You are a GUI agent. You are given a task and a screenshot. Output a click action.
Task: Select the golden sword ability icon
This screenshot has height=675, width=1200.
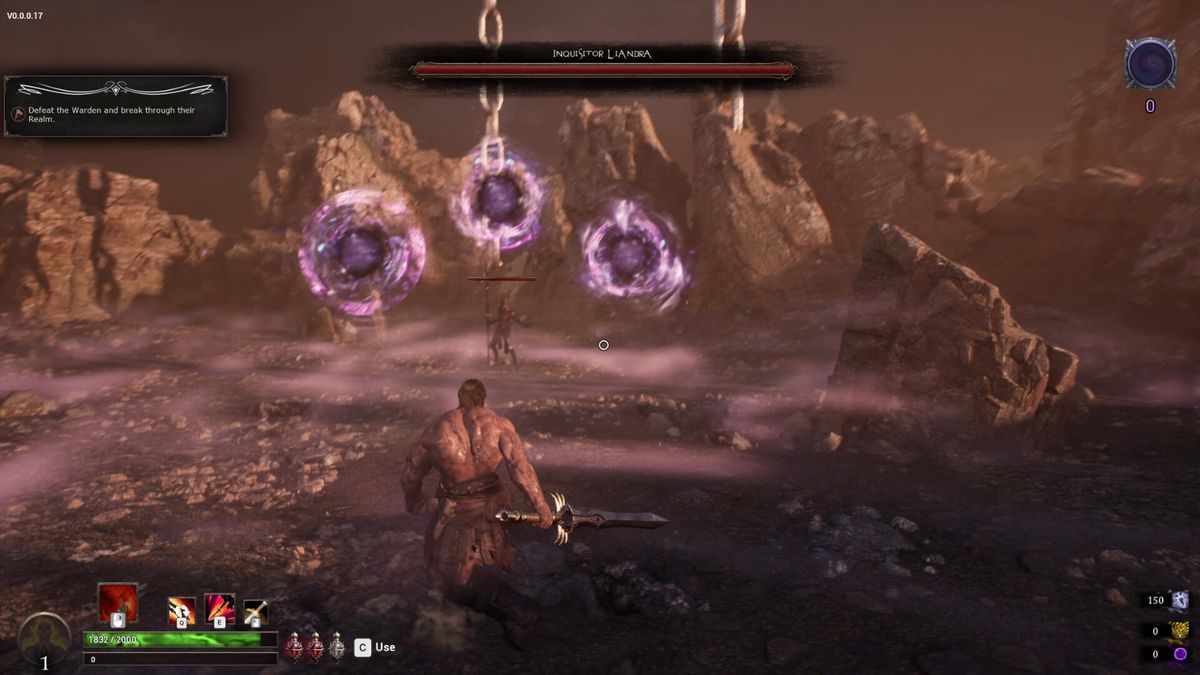coord(255,611)
